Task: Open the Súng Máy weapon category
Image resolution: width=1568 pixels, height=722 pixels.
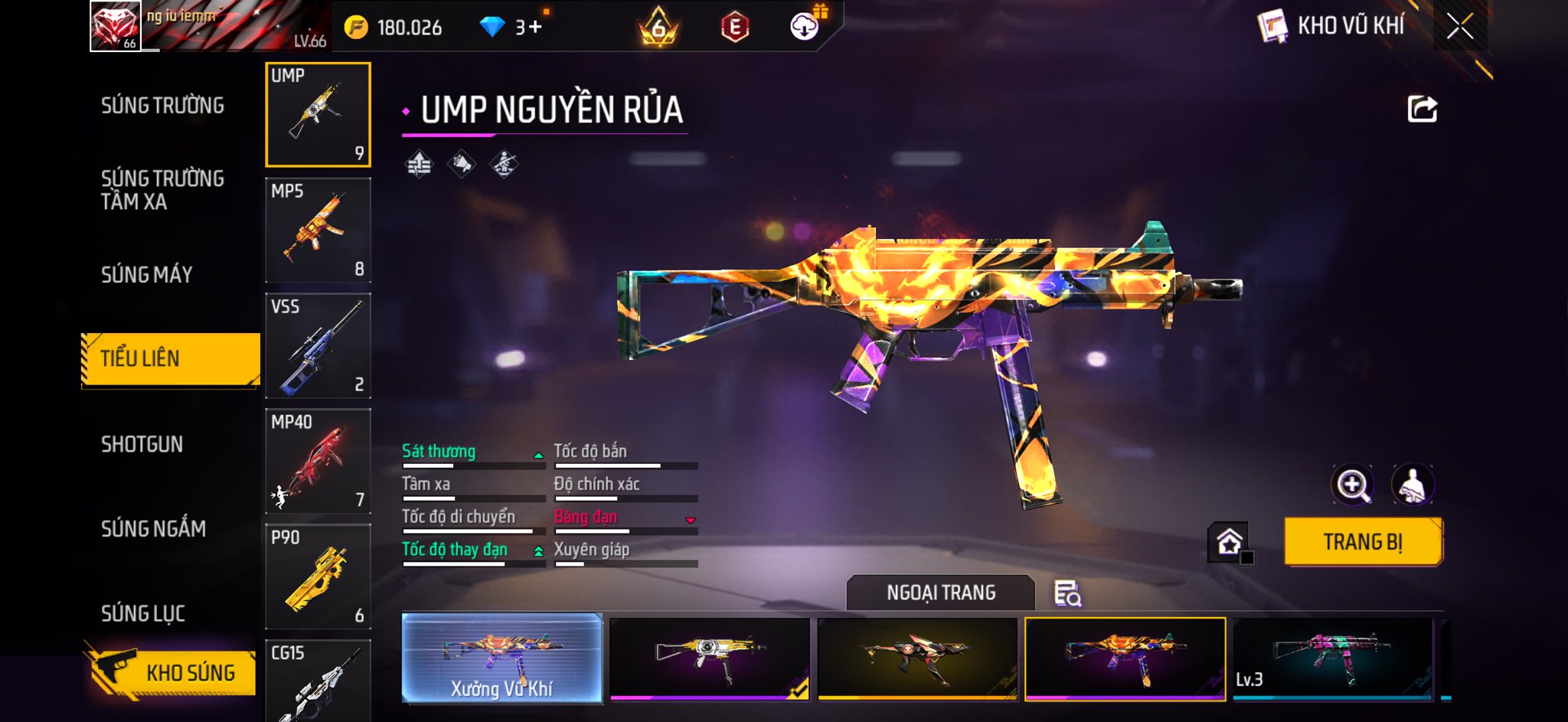Action: click(146, 274)
